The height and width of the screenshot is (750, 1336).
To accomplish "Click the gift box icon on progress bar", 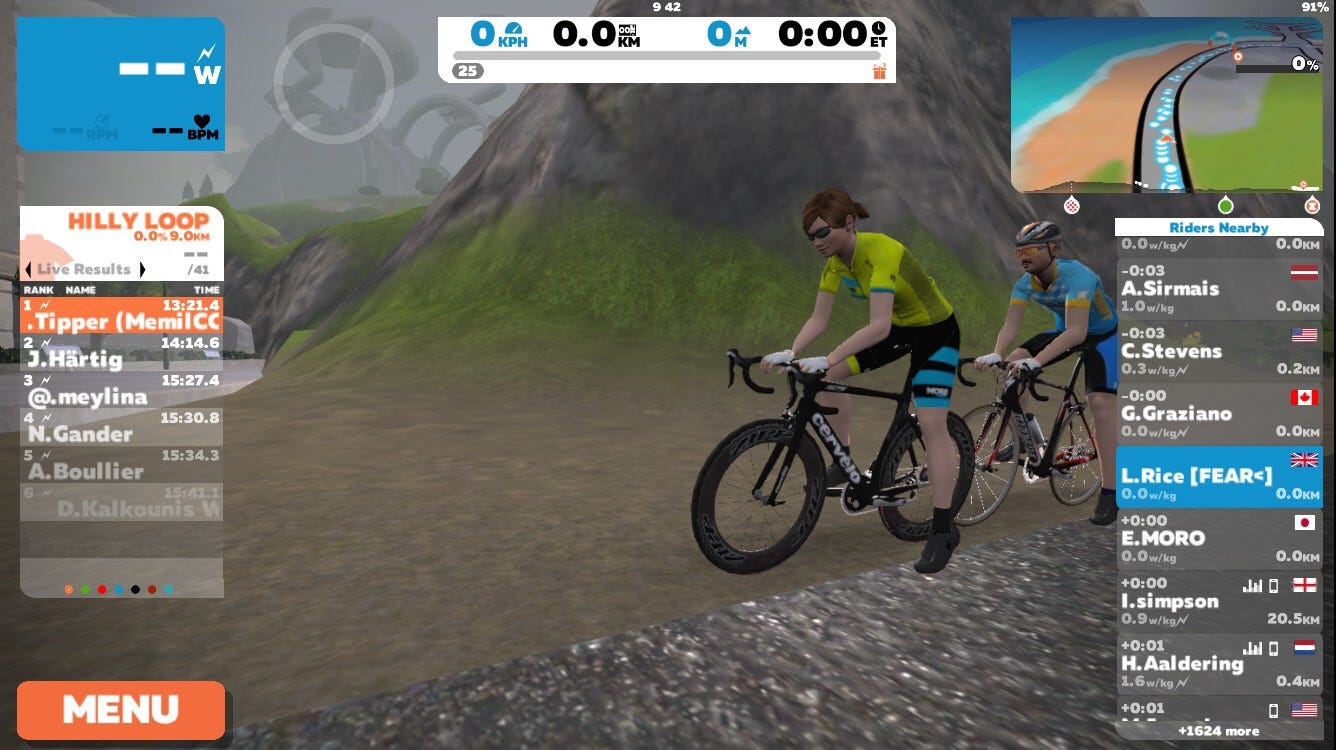I will [879, 71].
